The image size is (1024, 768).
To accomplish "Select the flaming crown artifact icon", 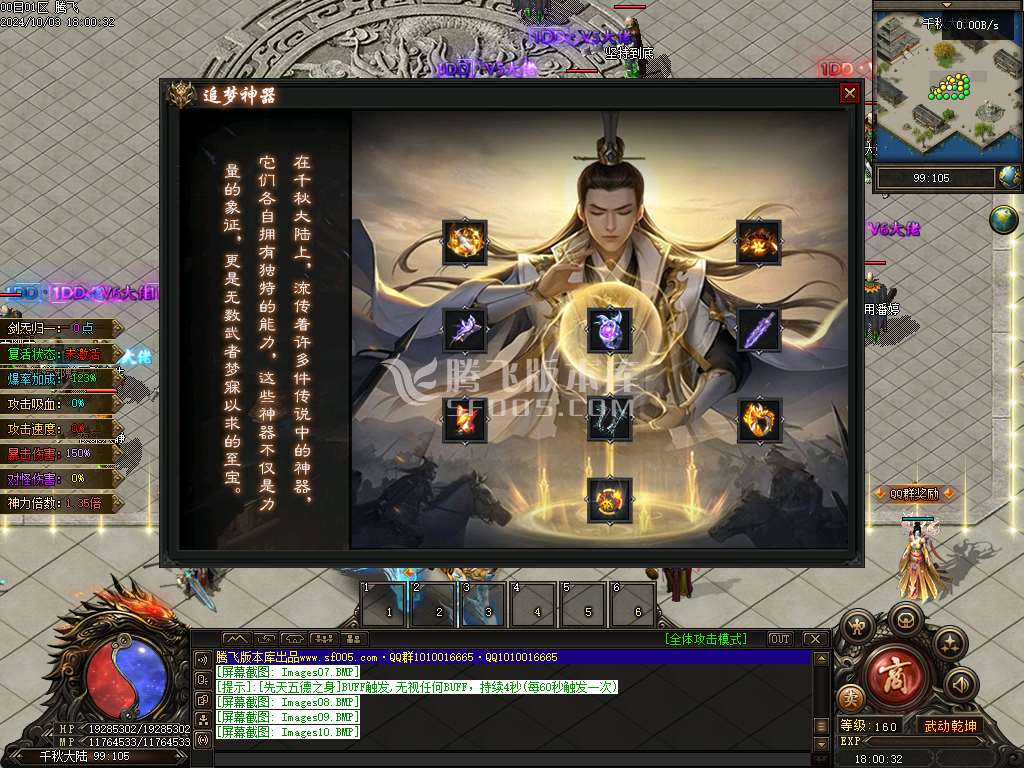I will pyautogui.click(x=758, y=241).
